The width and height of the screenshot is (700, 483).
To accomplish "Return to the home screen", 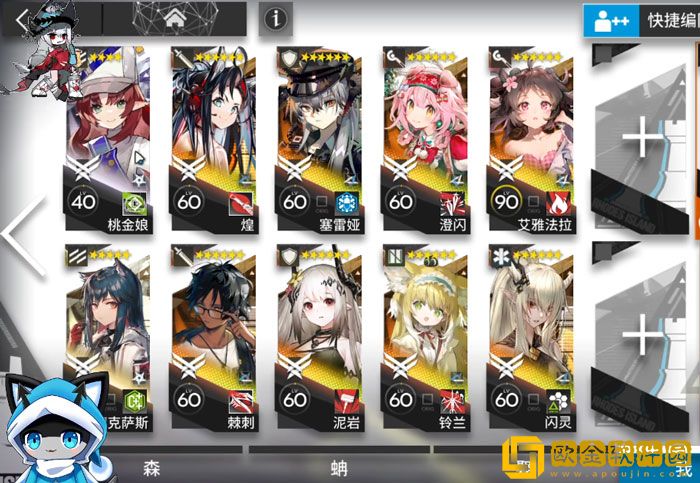I will coord(177,17).
